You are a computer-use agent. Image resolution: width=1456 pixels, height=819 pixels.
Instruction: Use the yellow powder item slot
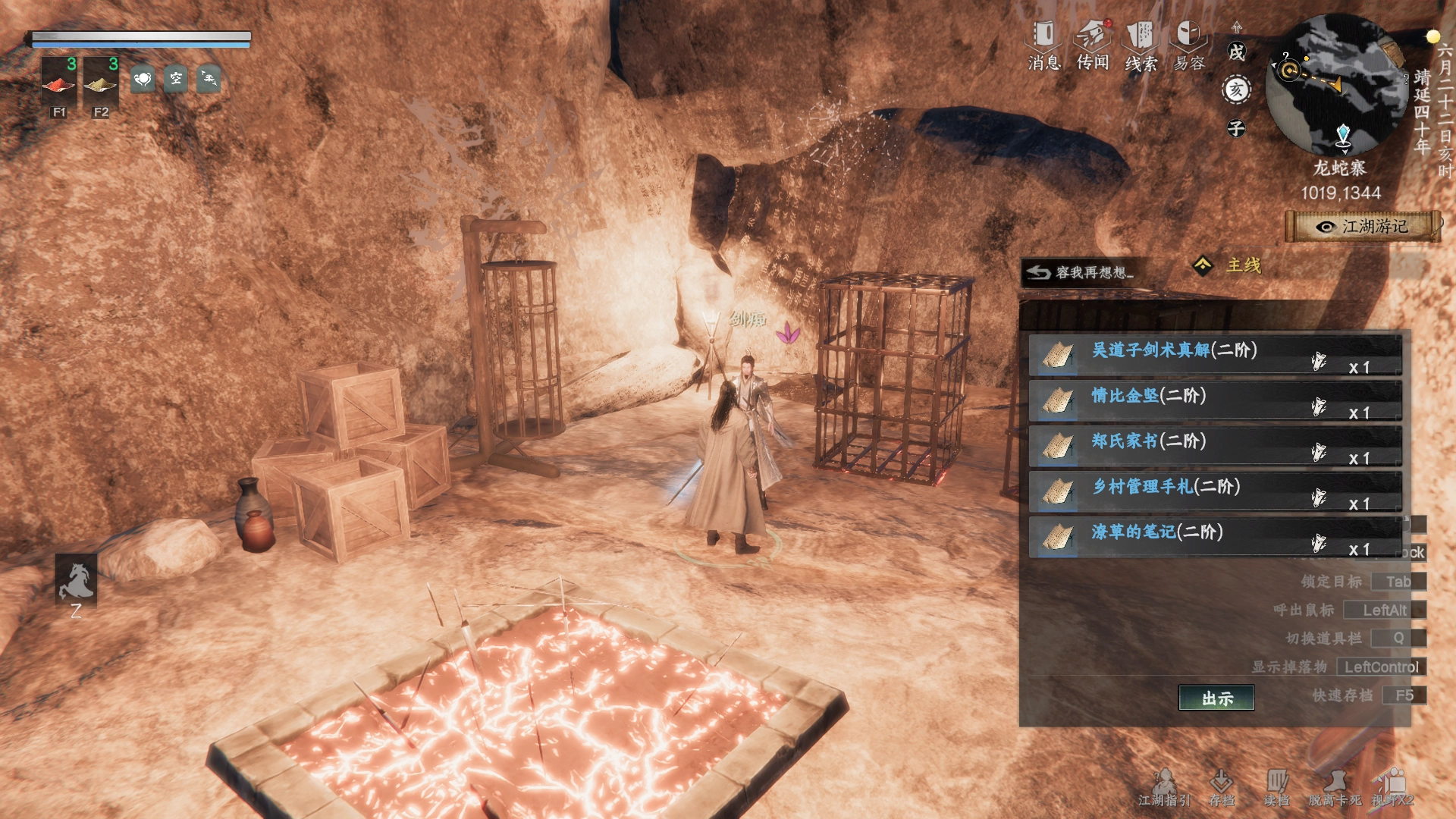[x=100, y=80]
